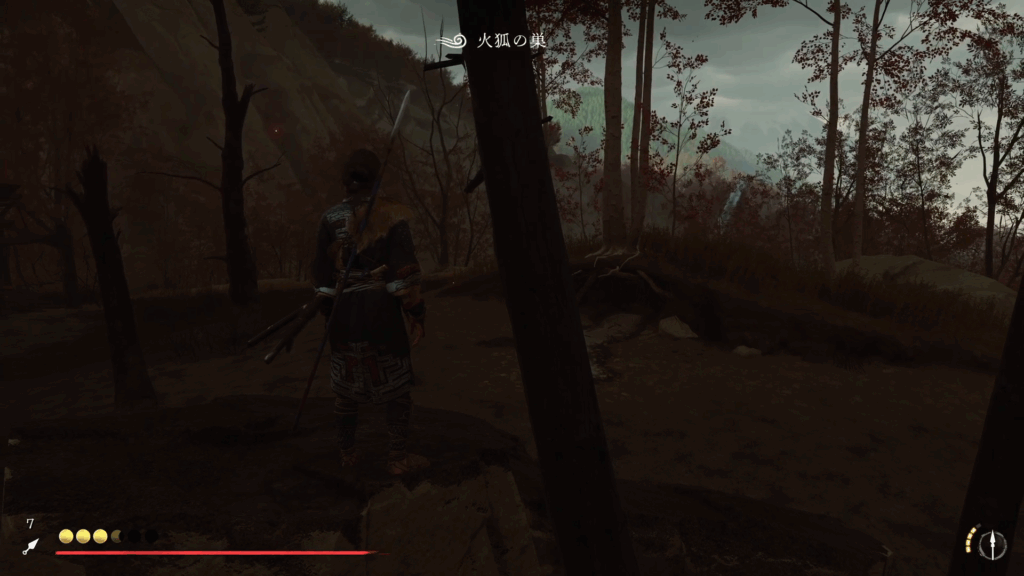Open the 火狐の巣 objective tracker
The height and width of the screenshot is (576, 1024).
click(x=496, y=42)
